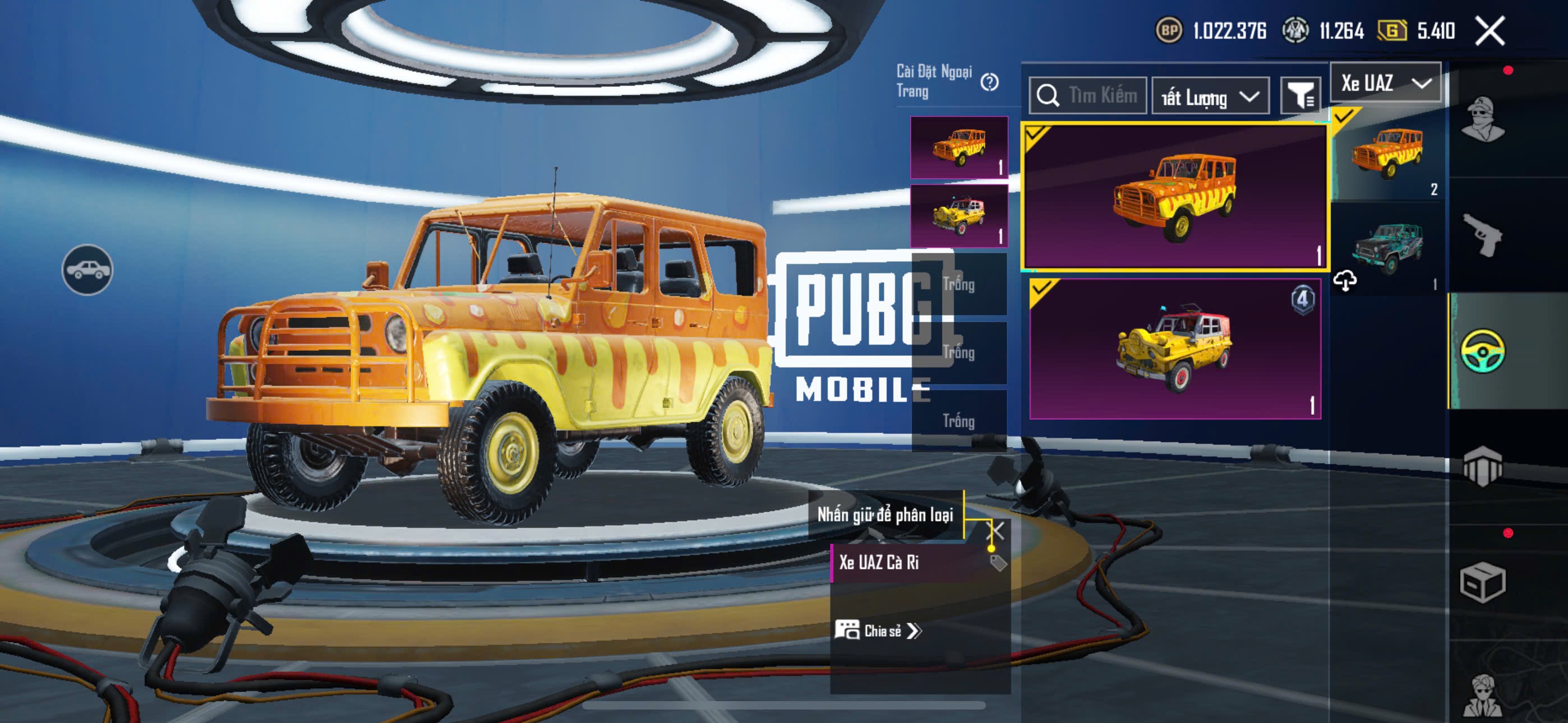This screenshot has width=1568, height=723.
Task: Click the cloud download icon
Action: (1345, 281)
